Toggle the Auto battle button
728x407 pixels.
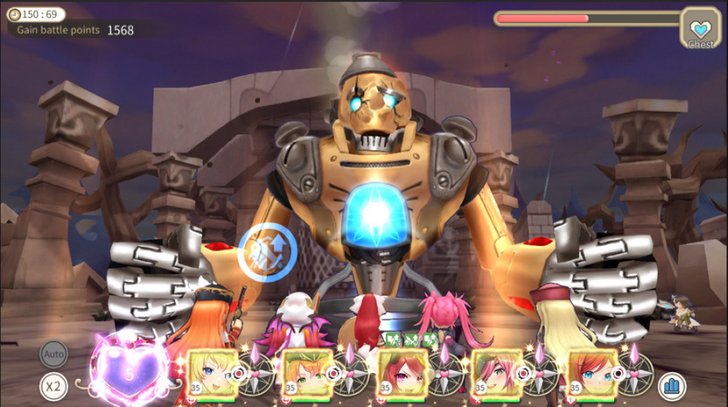click(54, 353)
